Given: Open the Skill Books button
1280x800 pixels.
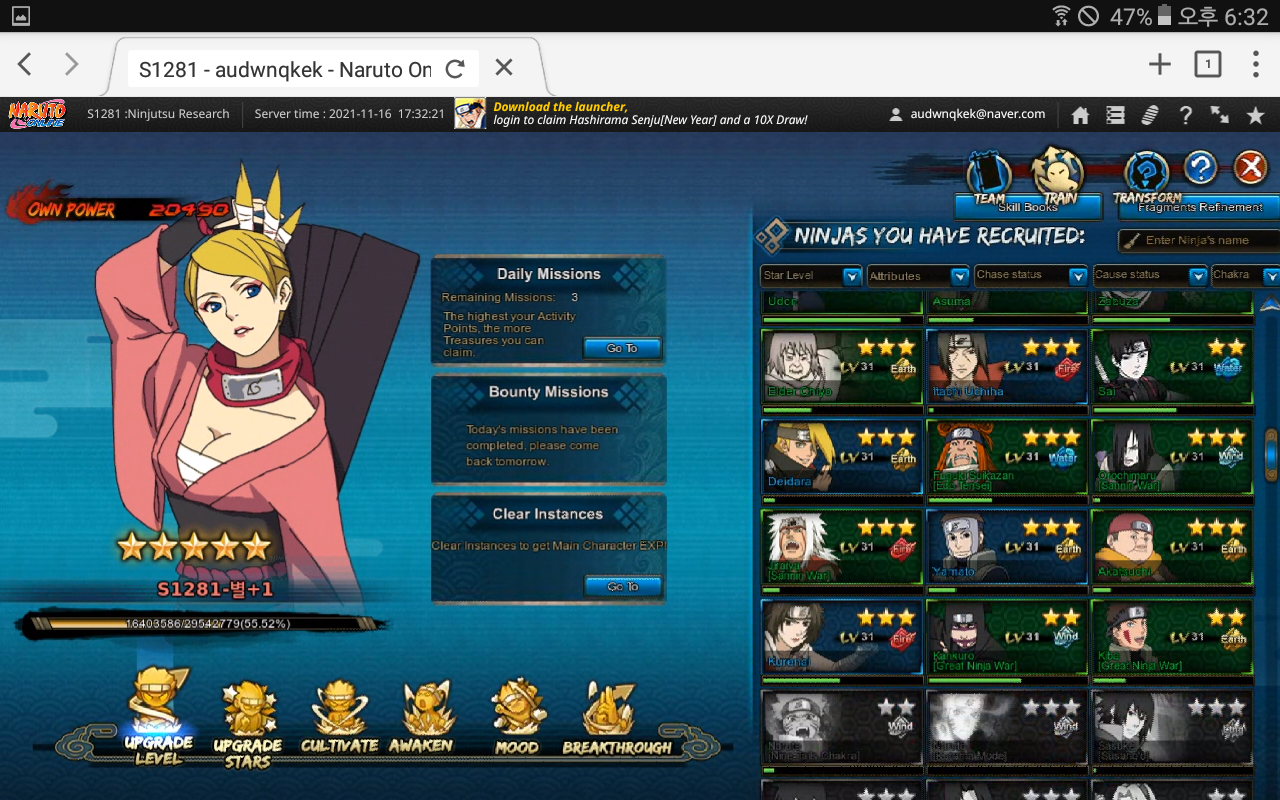Looking at the screenshot, I should point(1027,207).
